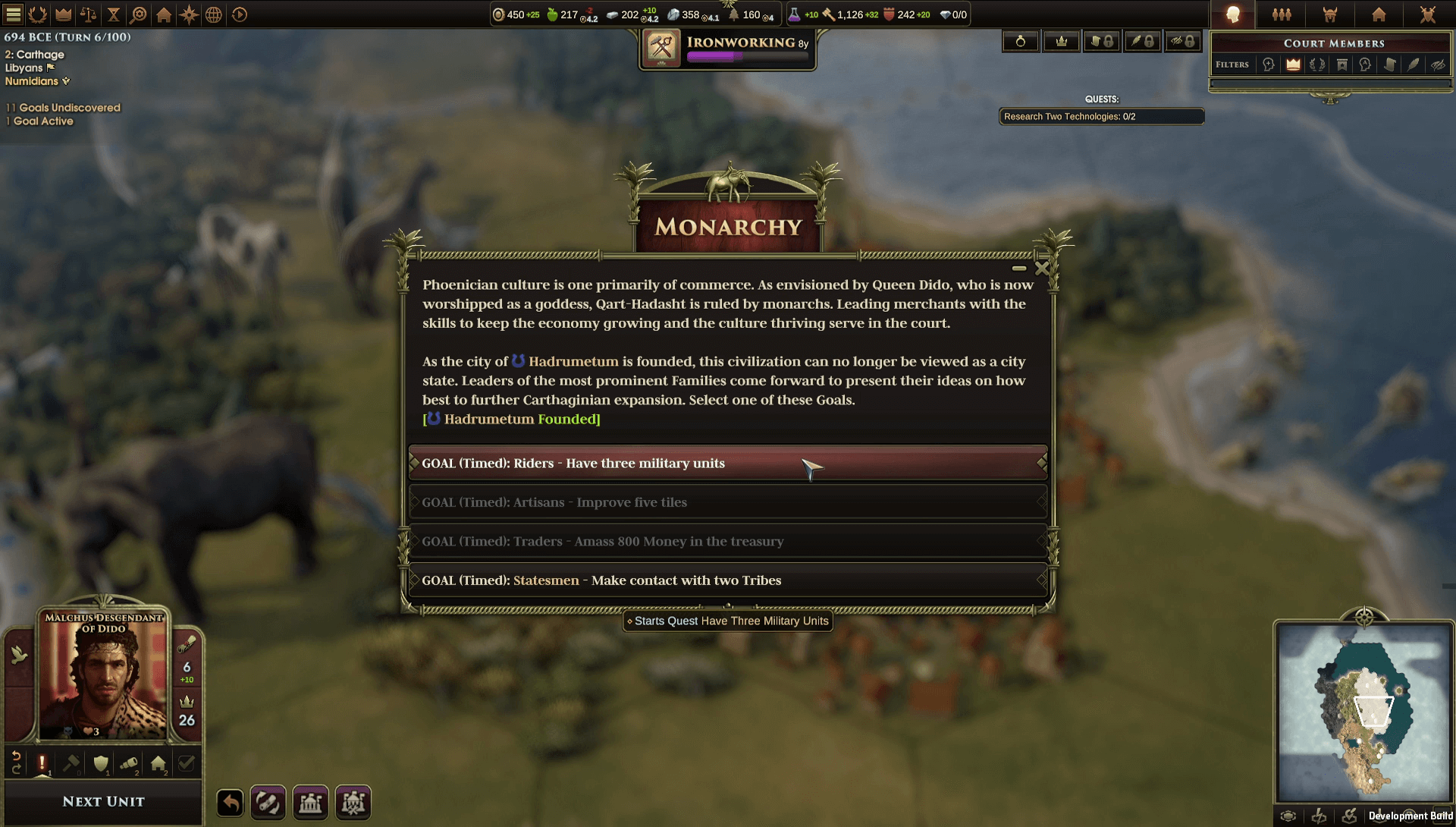Viewport: 1456px width, 827px height.
Task: Select the Research Two Technologies quest tracker
Action: point(1101,117)
